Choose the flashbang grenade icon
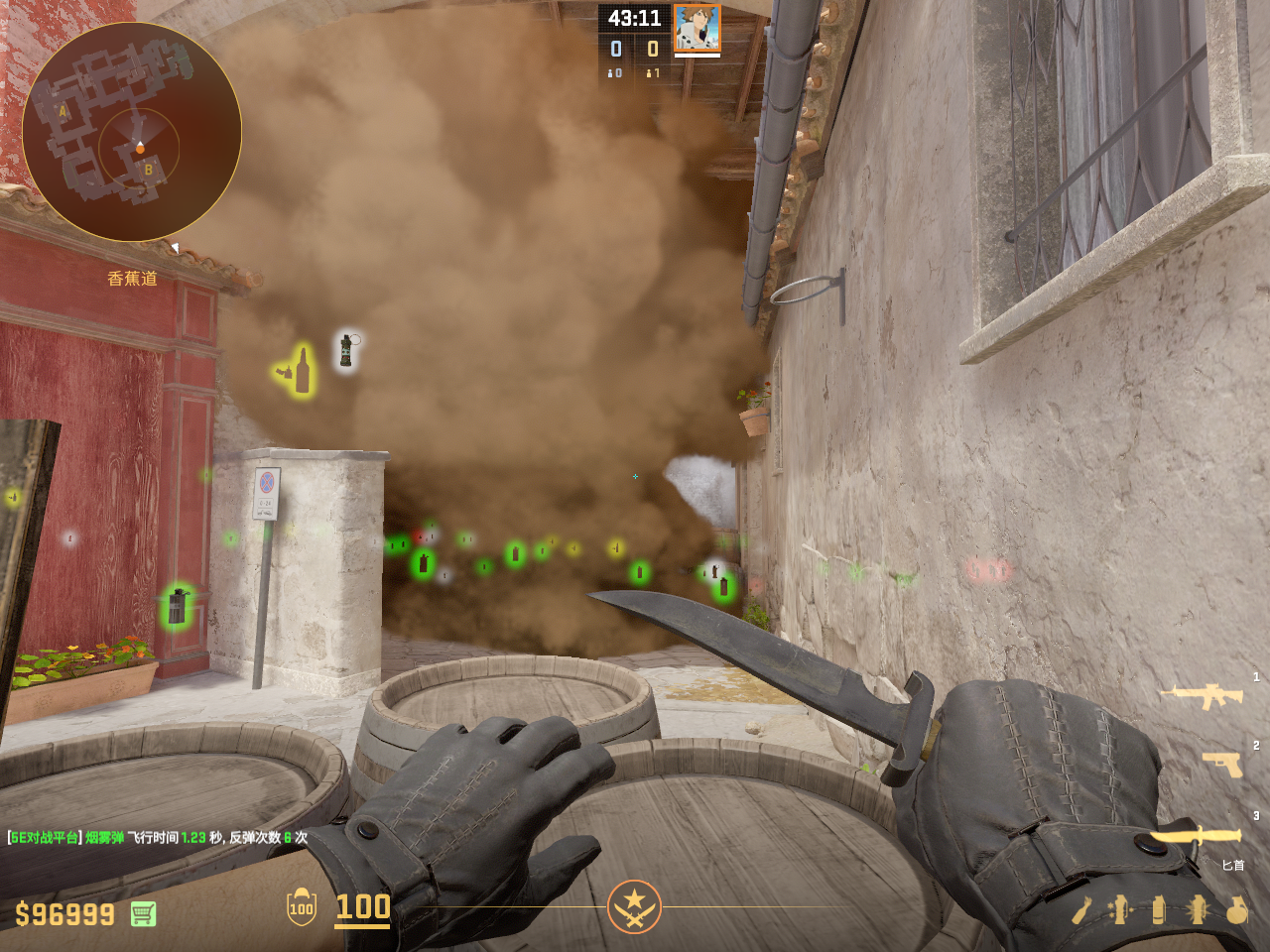1270x952 pixels. tap(1198, 909)
